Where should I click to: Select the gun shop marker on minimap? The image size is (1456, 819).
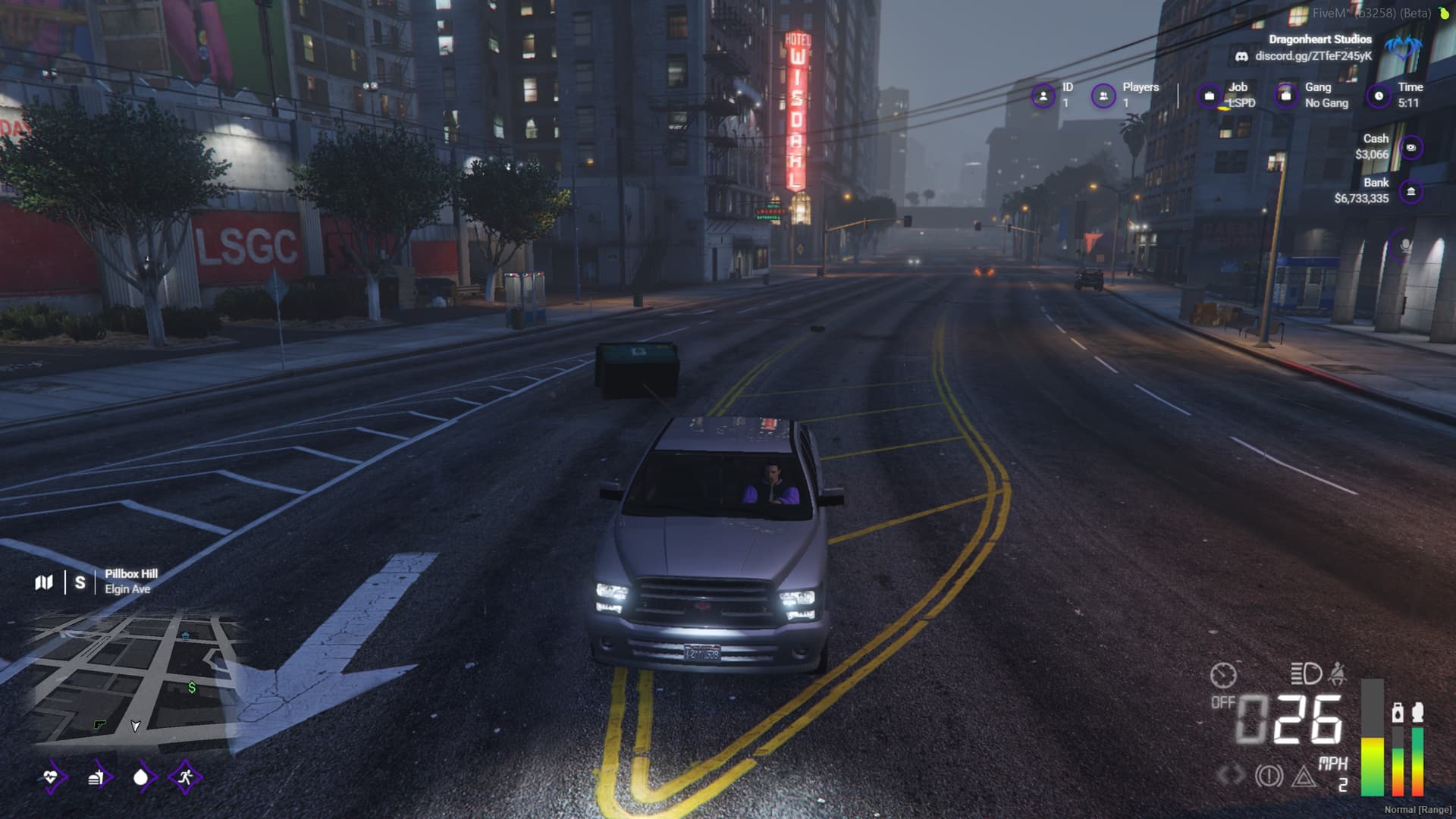99,725
